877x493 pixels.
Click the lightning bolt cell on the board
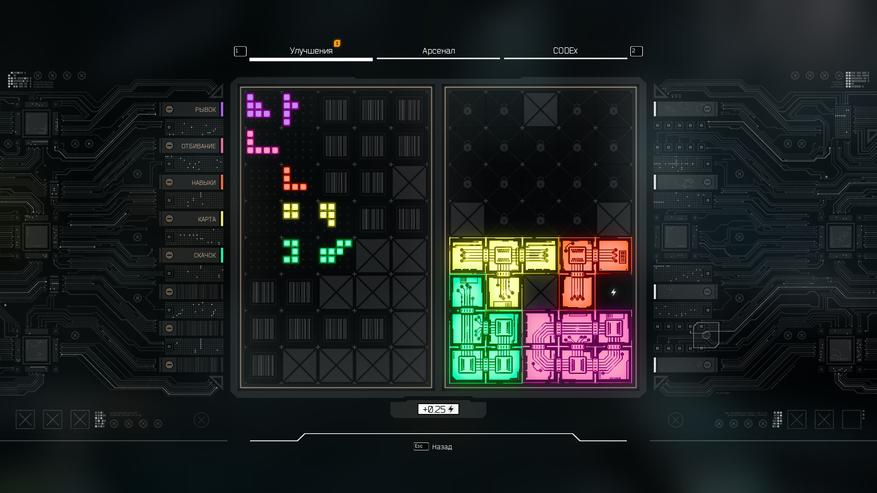tap(614, 292)
